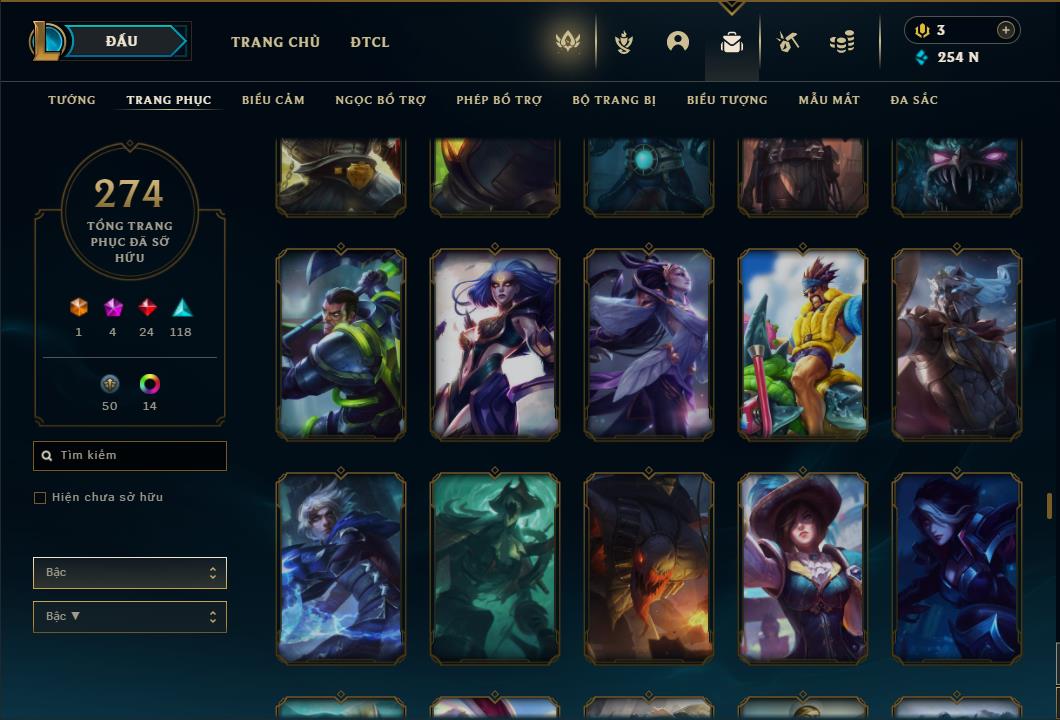
Task: Choose the green spectral pirate skin card
Action: [x=495, y=568]
